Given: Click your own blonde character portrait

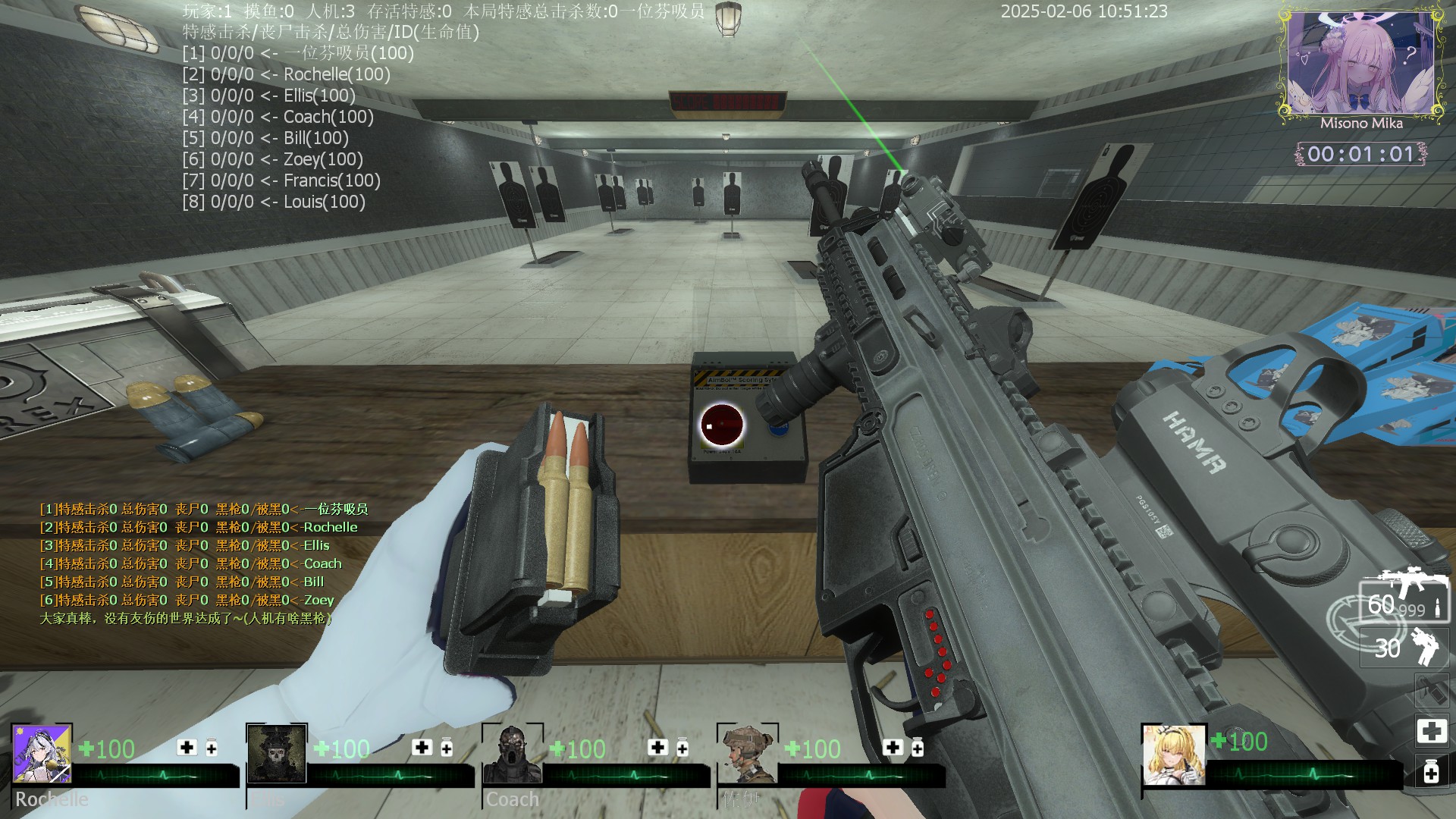Looking at the screenshot, I should 1173,755.
